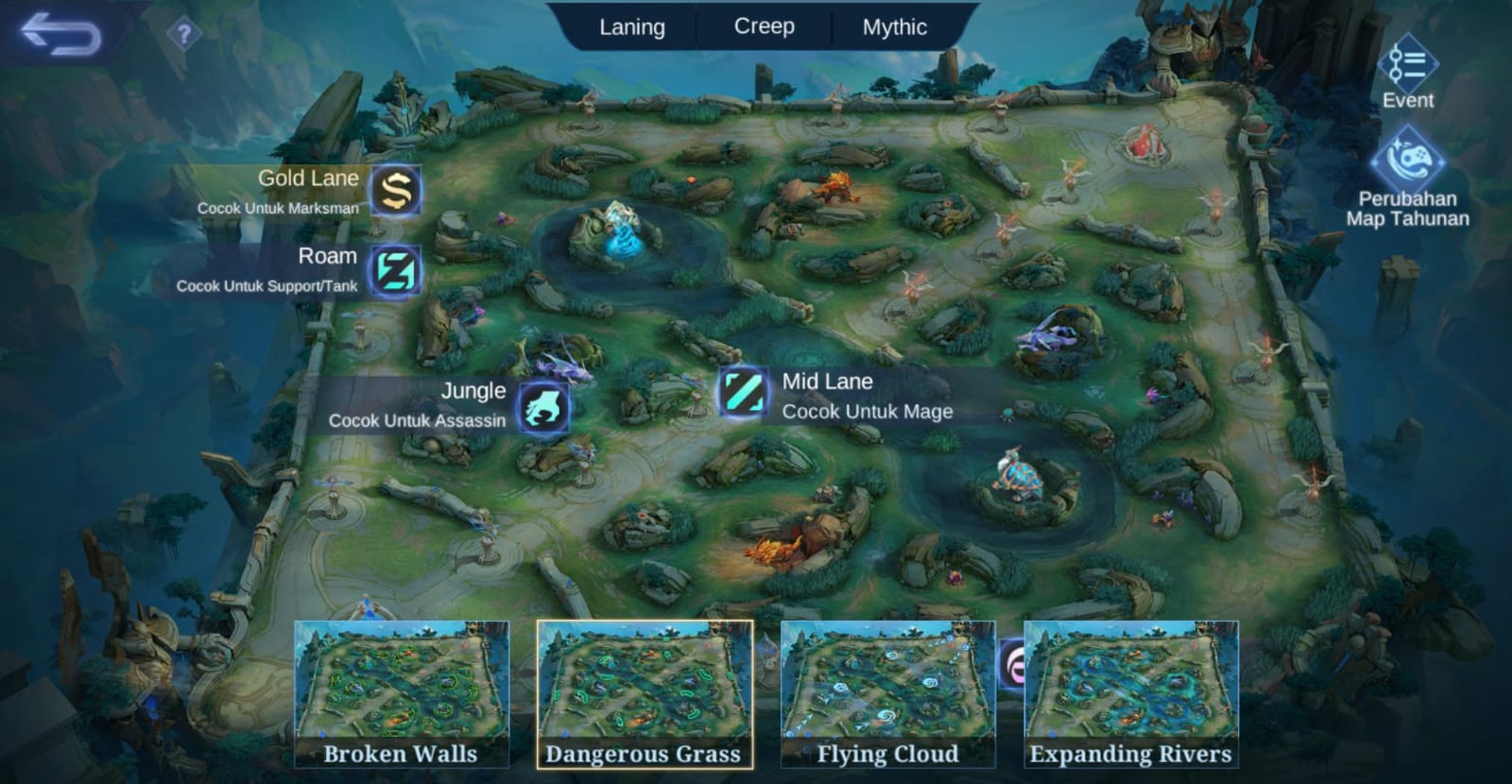Select the Gold Lane icon
The height and width of the screenshot is (784, 1512).
(395, 192)
